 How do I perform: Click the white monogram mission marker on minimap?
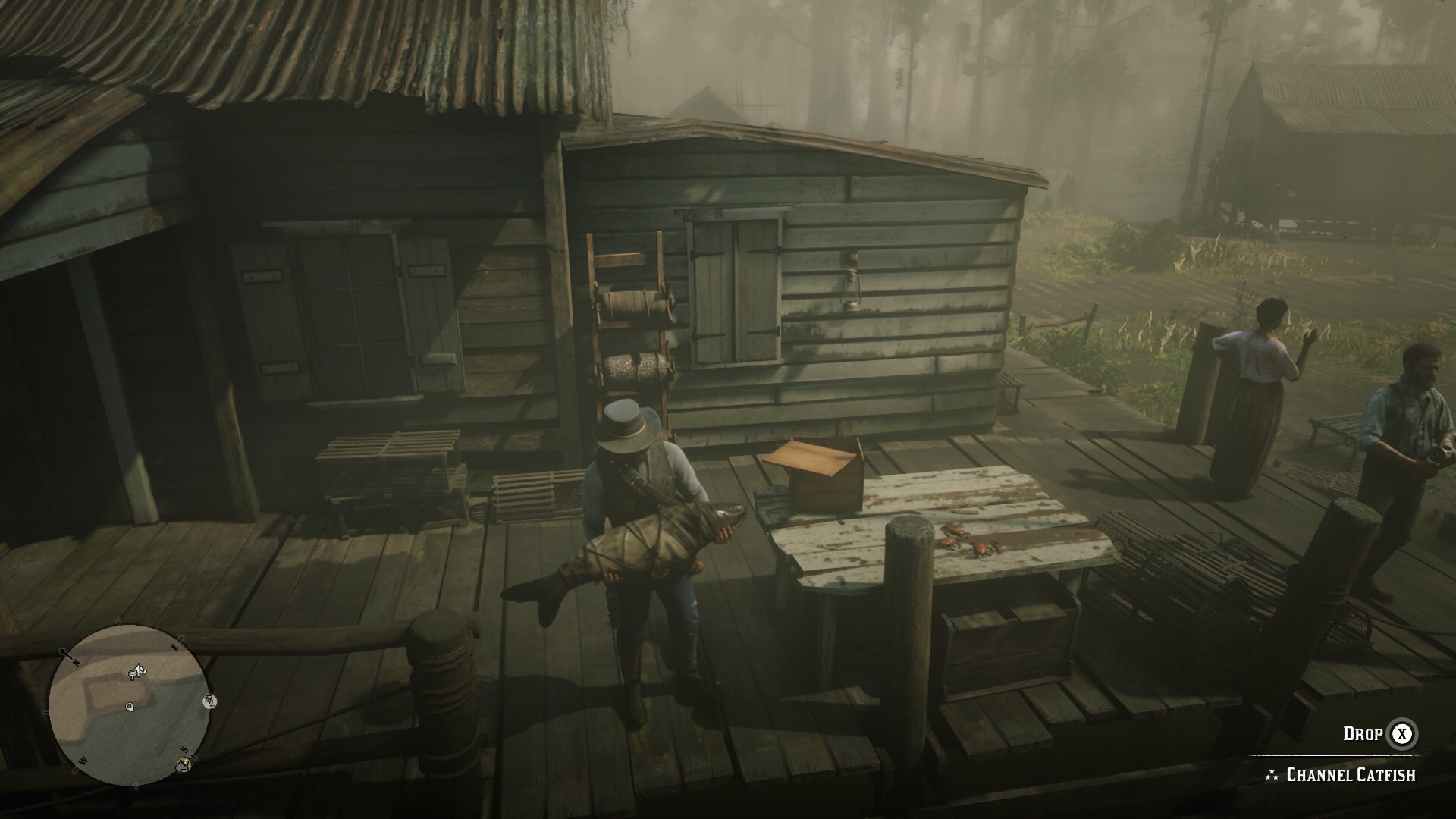coord(209,701)
